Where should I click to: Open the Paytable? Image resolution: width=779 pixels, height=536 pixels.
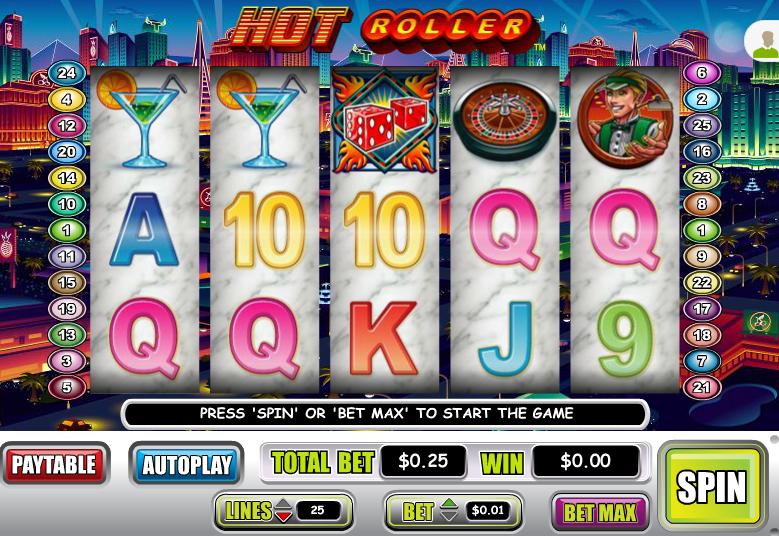(55, 464)
